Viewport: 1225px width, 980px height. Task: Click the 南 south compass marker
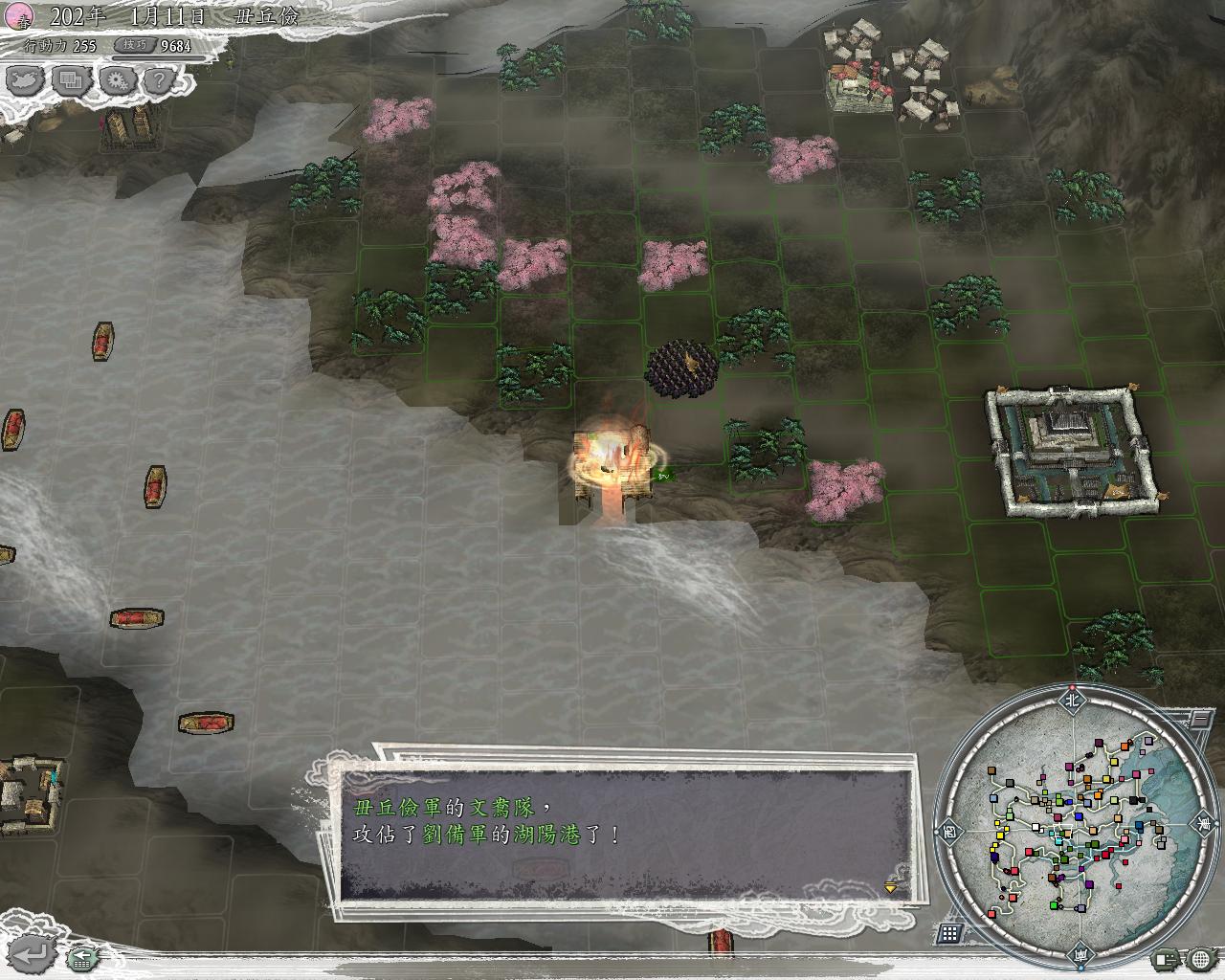(1080, 954)
